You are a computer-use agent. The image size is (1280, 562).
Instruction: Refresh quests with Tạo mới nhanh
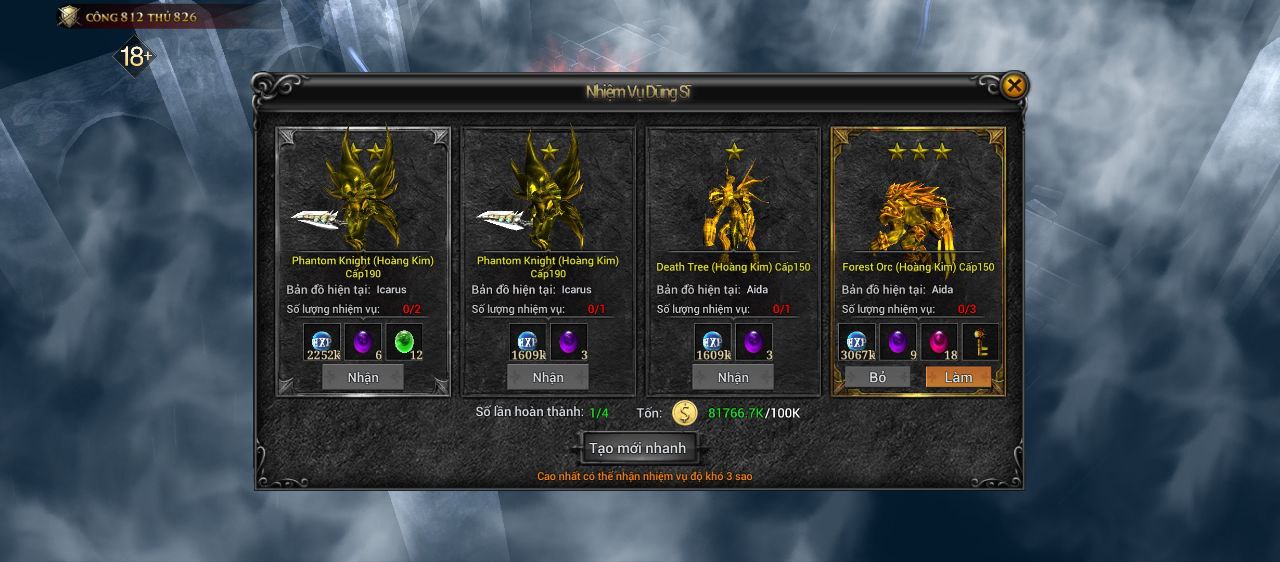[638, 448]
